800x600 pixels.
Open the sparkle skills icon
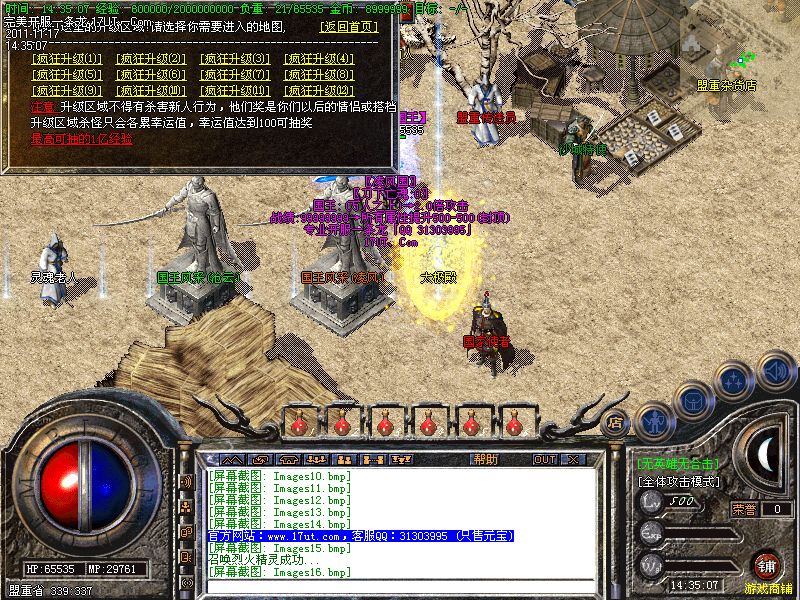[735, 380]
